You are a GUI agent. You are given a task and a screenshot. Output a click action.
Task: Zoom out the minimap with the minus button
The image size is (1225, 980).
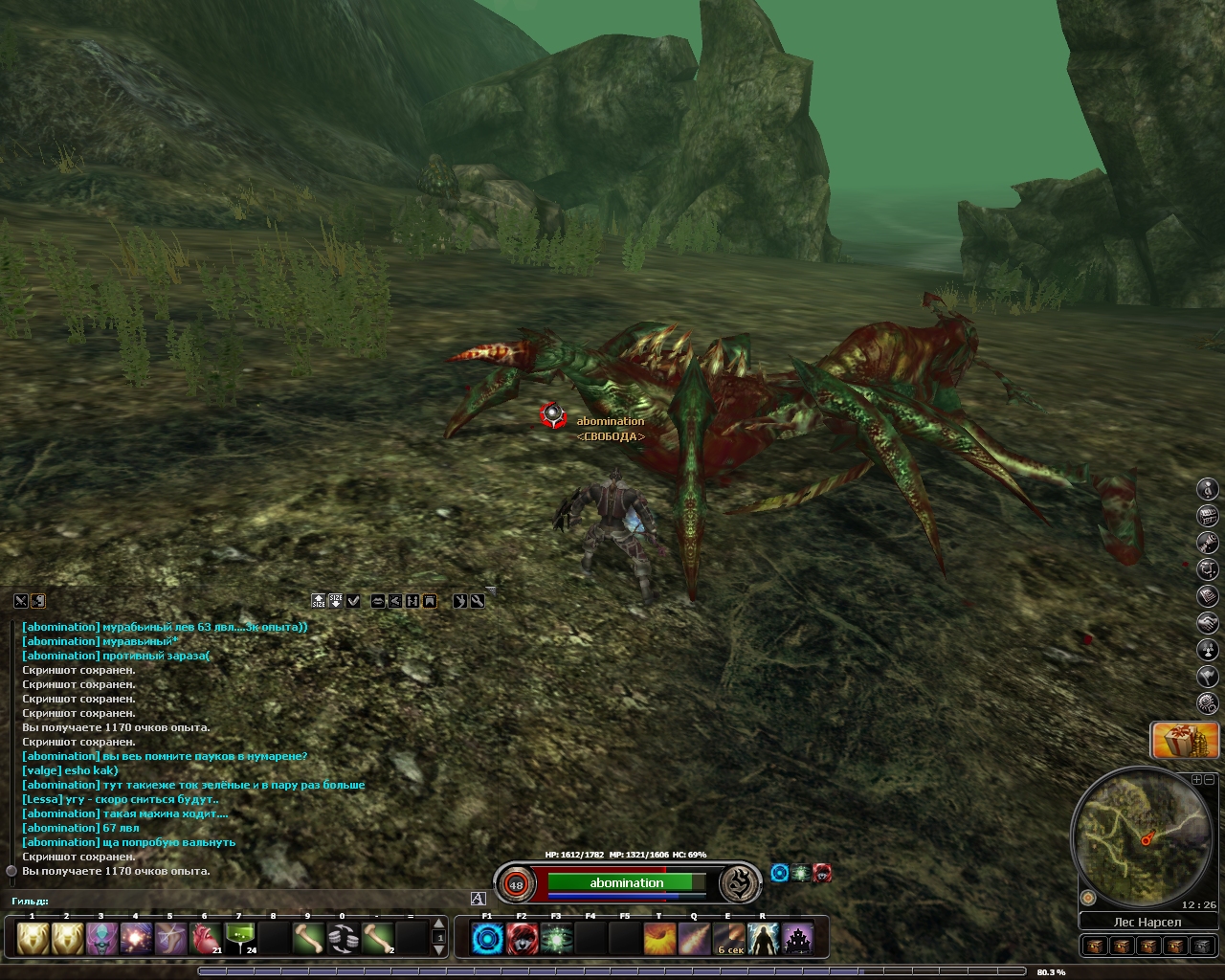point(1208,779)
